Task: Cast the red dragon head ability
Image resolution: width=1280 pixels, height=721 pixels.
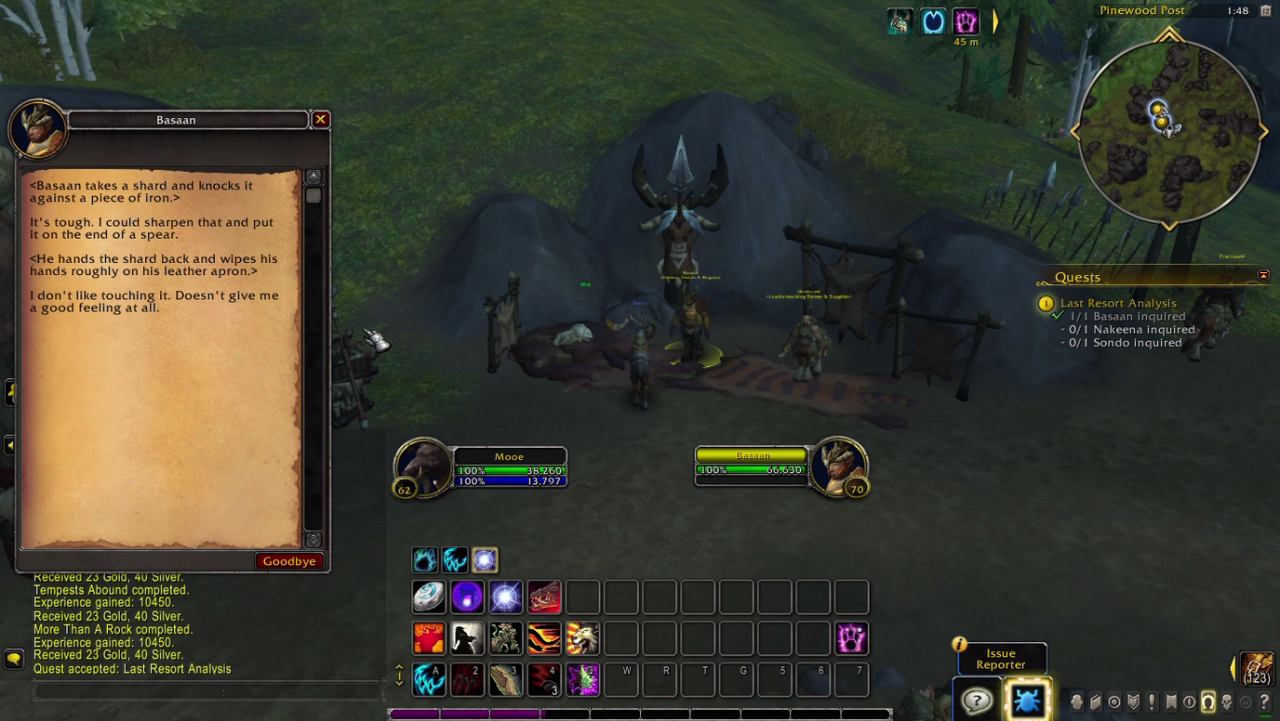Action: click(544, 597)
